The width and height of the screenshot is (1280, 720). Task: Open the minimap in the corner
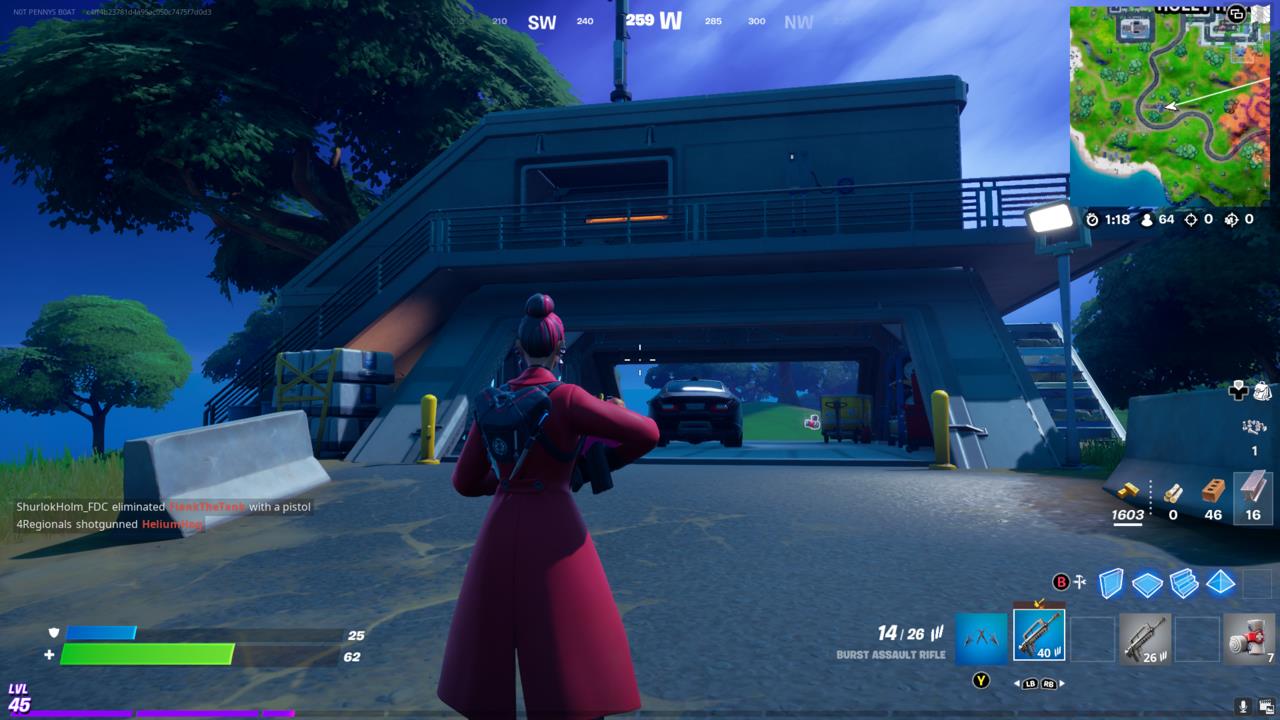coord(1170,100)
